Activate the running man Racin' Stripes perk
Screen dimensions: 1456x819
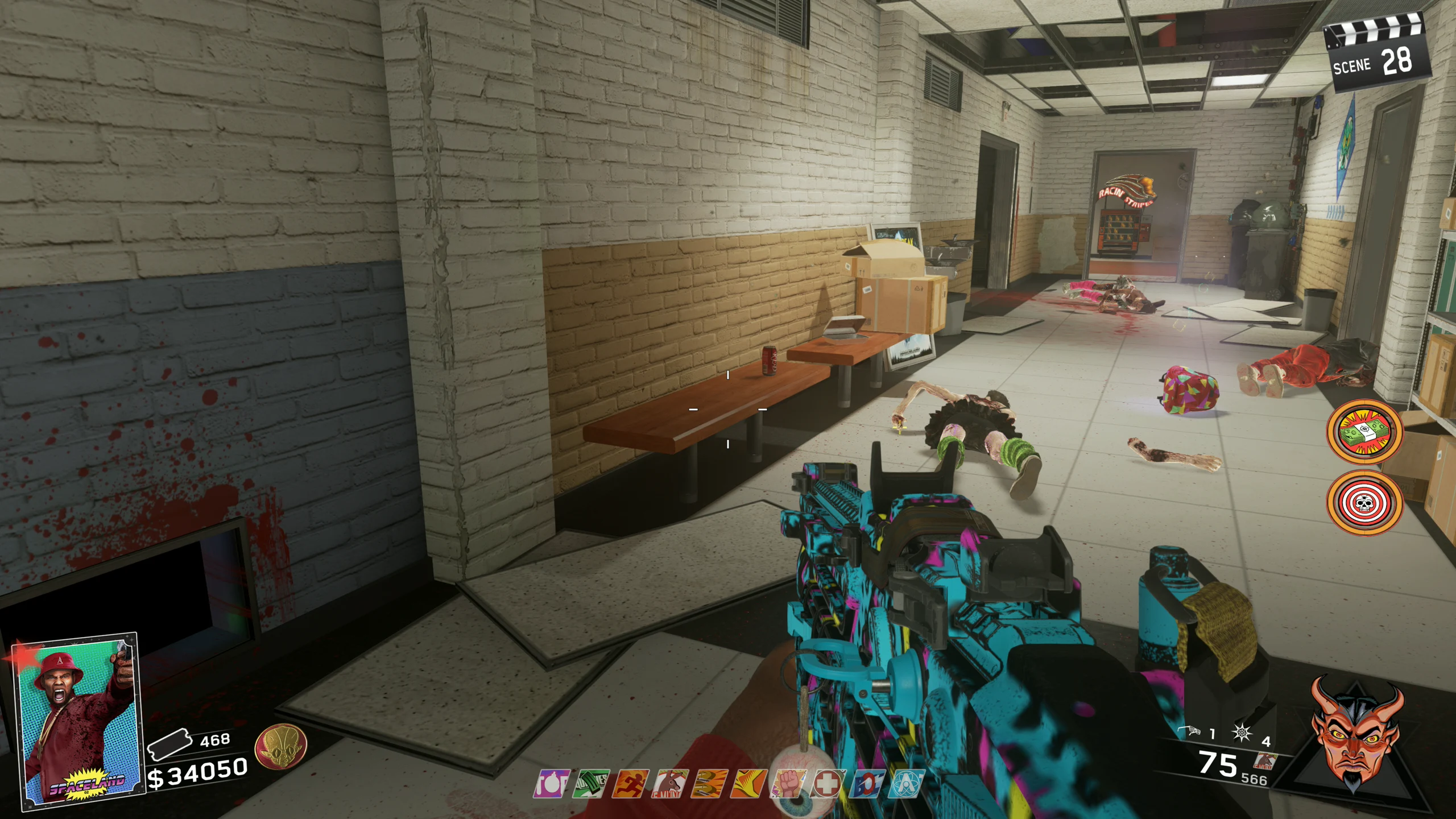click(630, 784)
